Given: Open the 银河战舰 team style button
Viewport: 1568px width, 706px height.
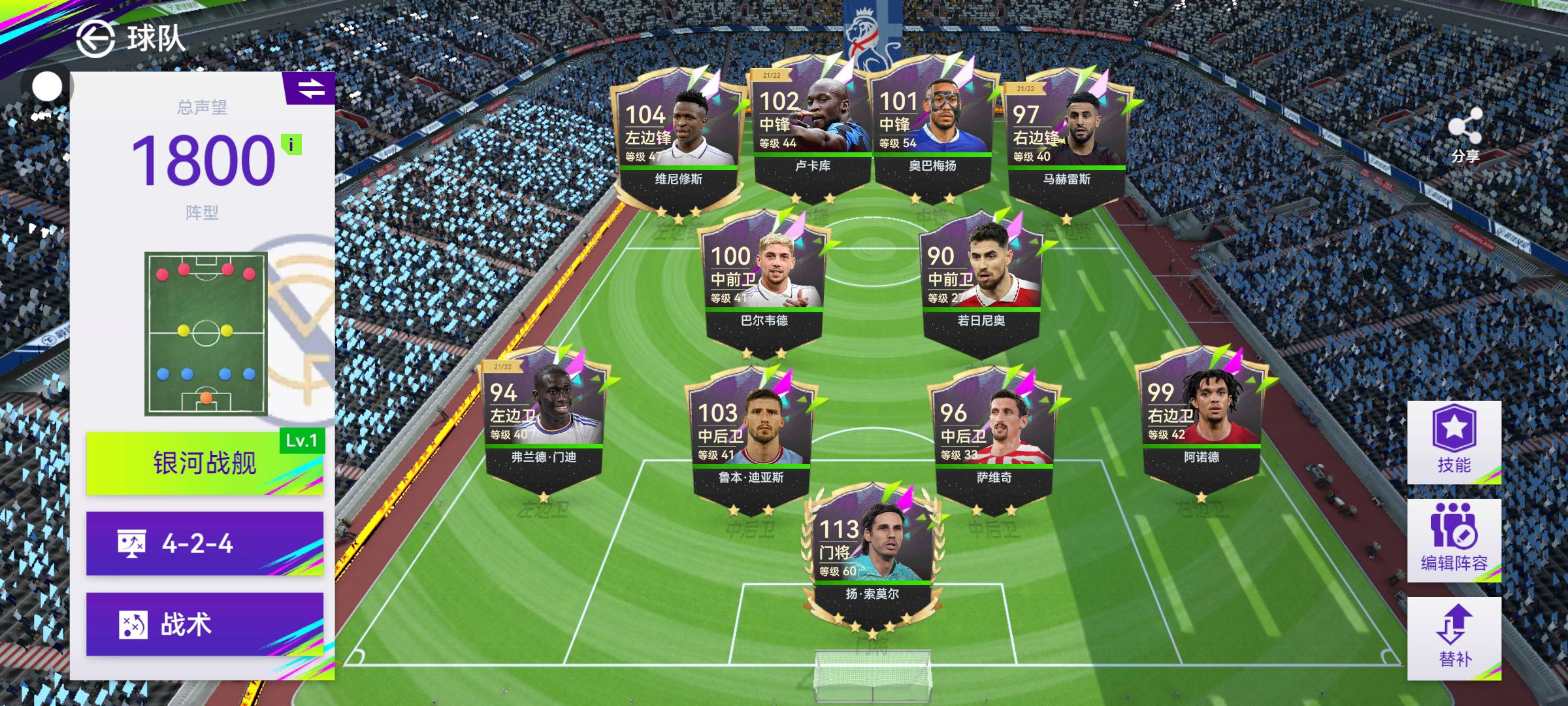Looking at the screenshot, I should coord(204,463).
